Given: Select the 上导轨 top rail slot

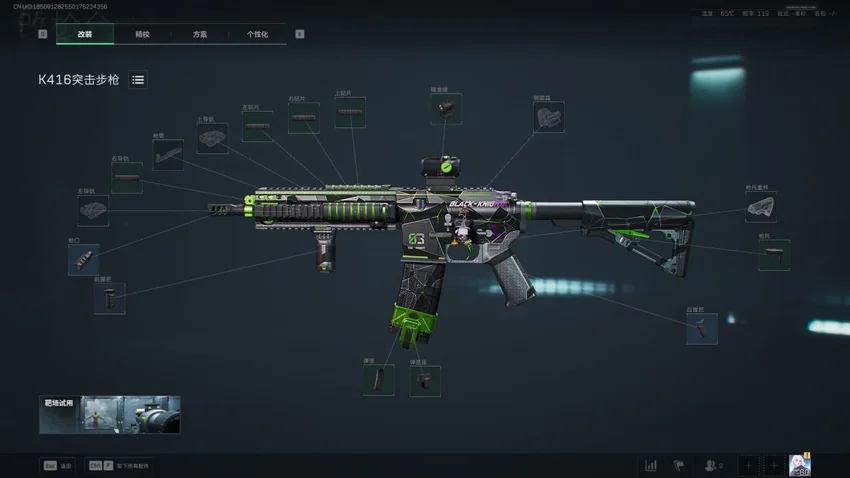Looking at the screenshot, I should (x=212, y=139).
